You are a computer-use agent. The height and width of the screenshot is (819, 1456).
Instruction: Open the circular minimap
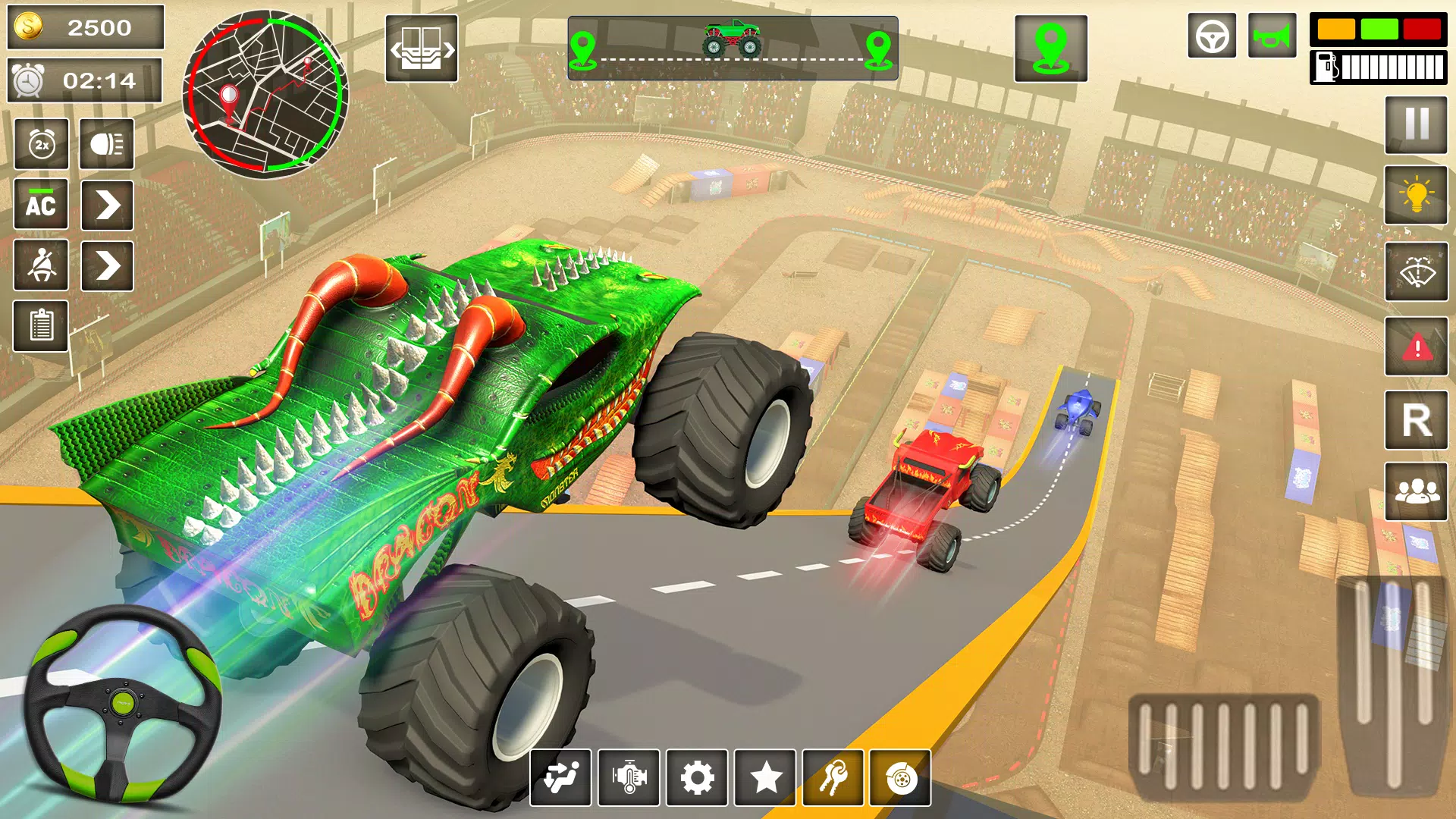point(265,94)
